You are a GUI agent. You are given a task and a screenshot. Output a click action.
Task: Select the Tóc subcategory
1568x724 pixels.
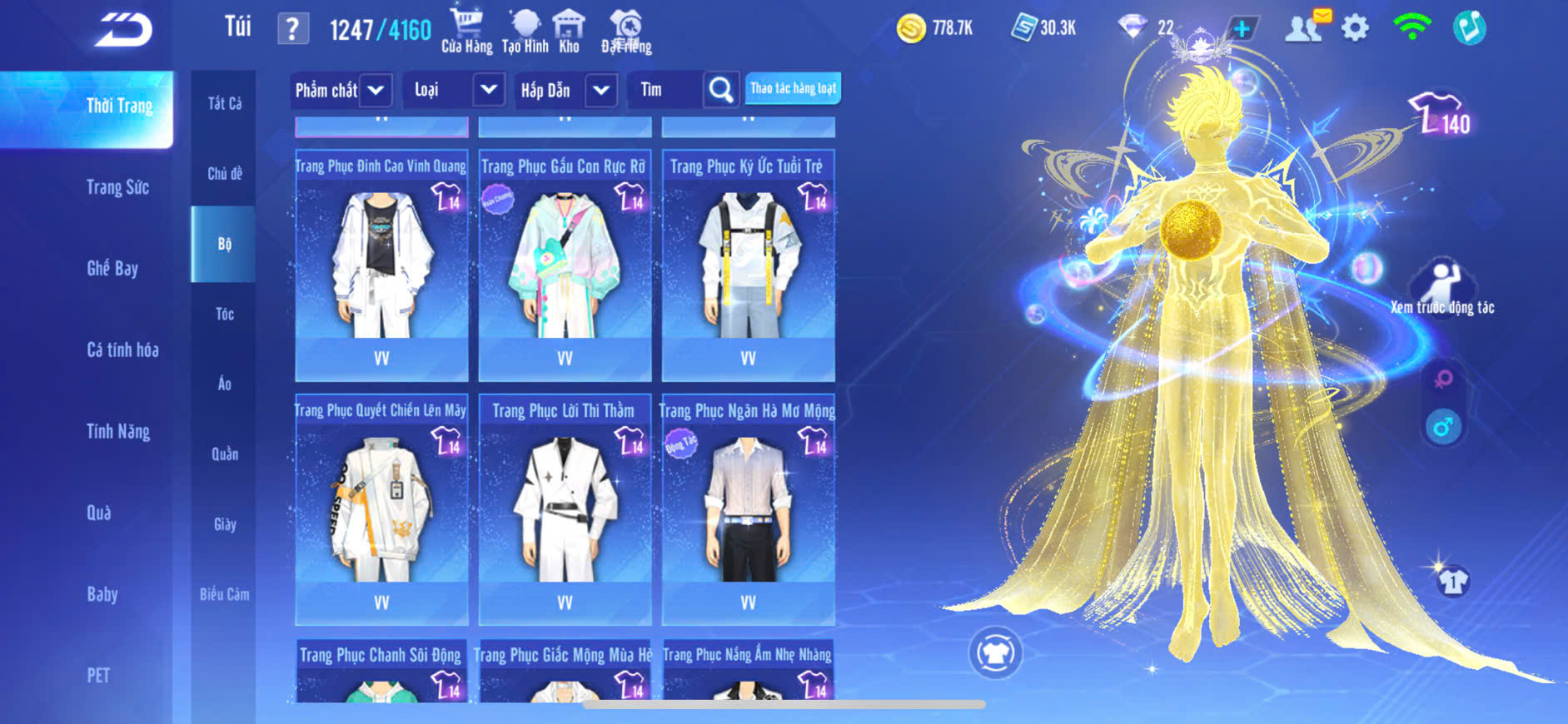pyautogui.click(x=224, y=314)
